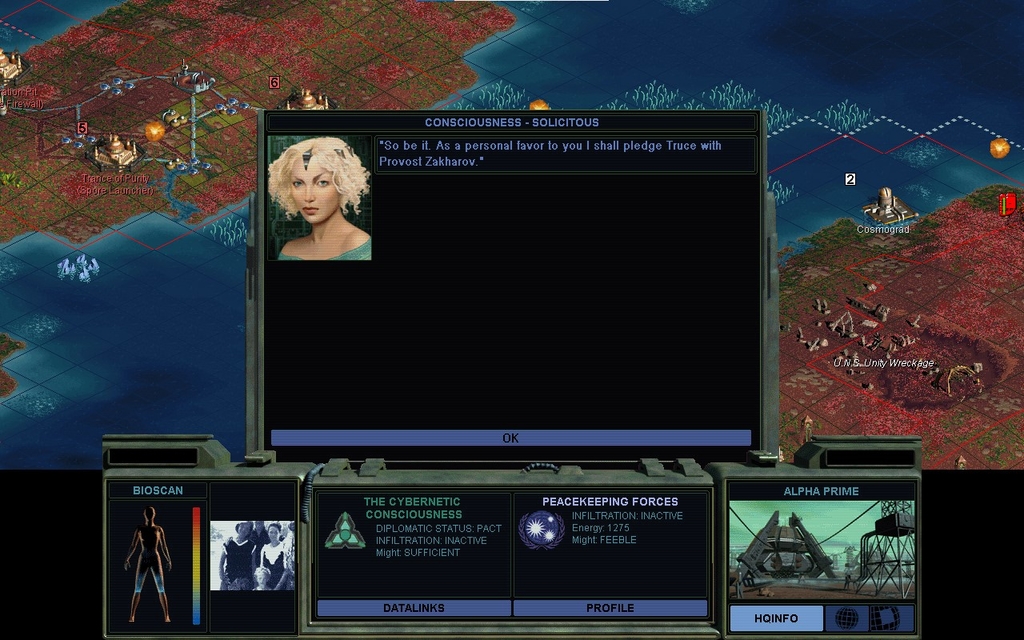Open the faction Profile
The image size is (1024, 640).
click(610, 608)
